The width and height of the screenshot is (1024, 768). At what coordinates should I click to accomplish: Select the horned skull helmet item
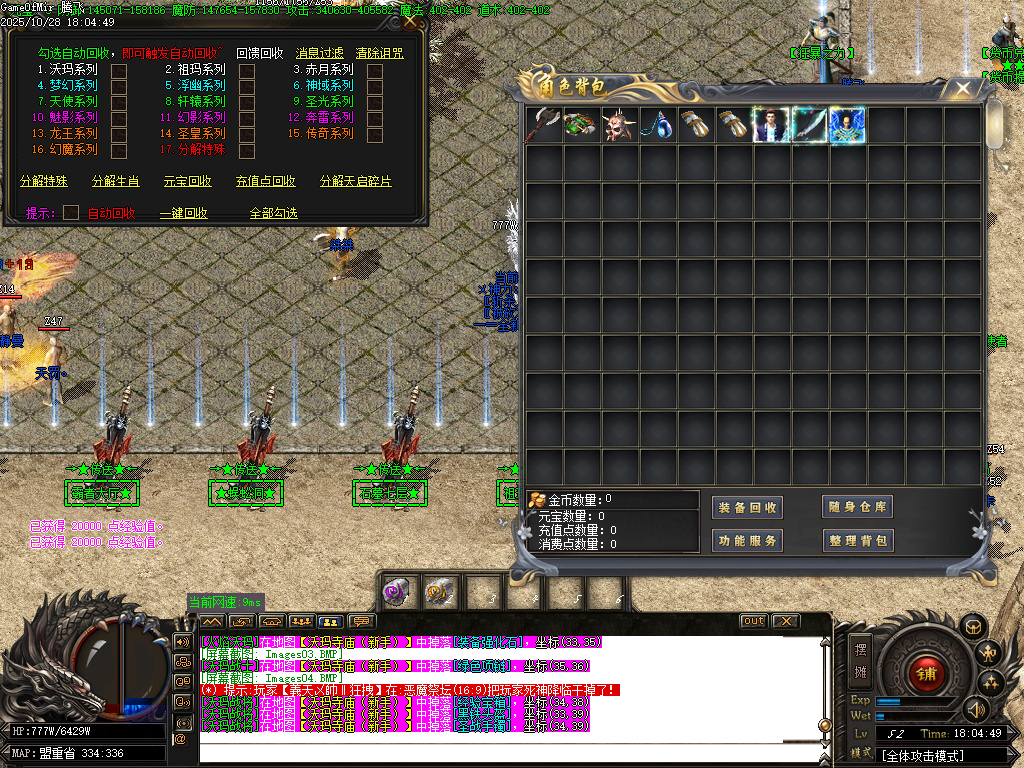pyautogui.click(x=619, y=126)
